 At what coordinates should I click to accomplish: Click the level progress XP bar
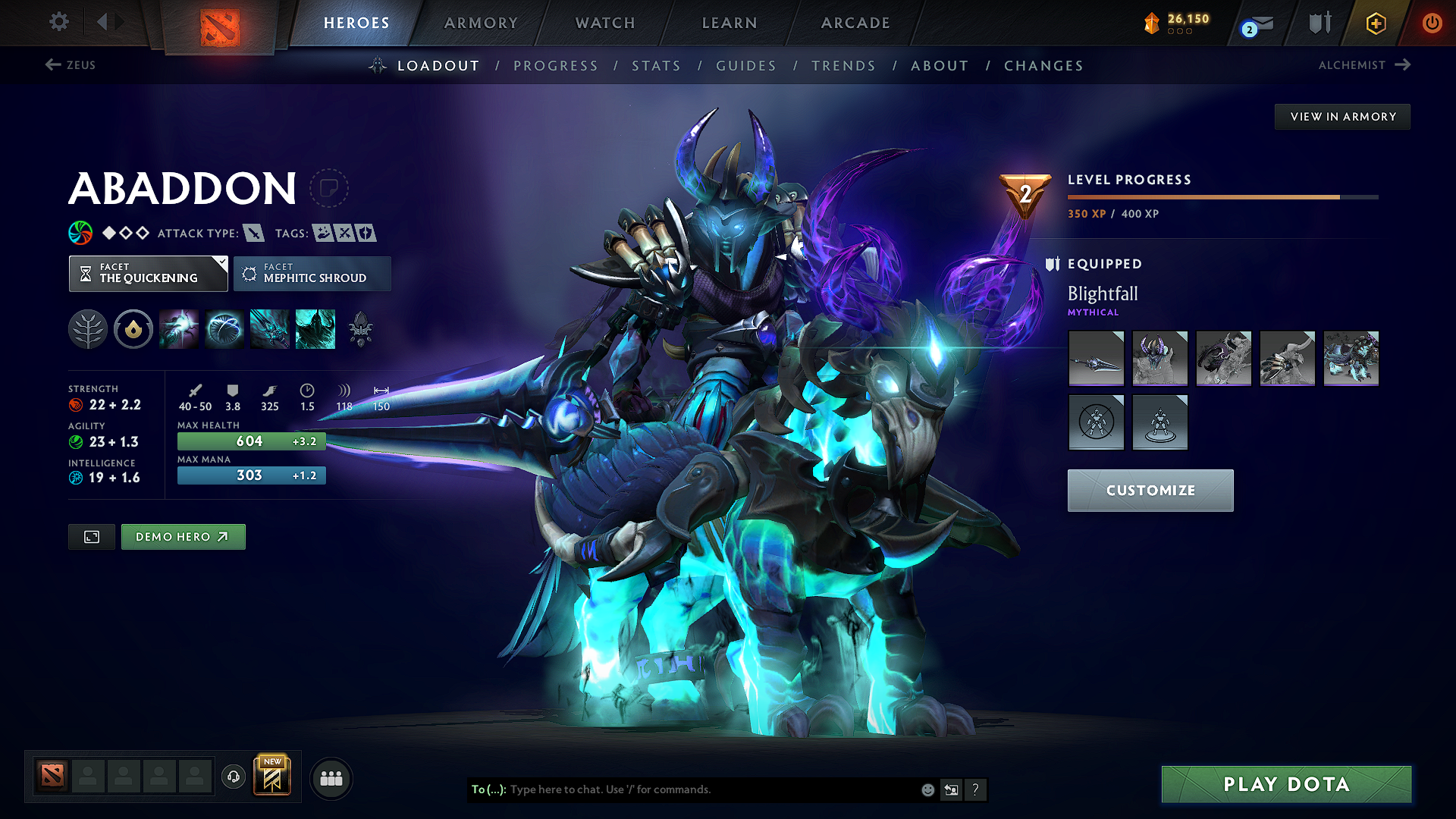(x=1221, y=197)
